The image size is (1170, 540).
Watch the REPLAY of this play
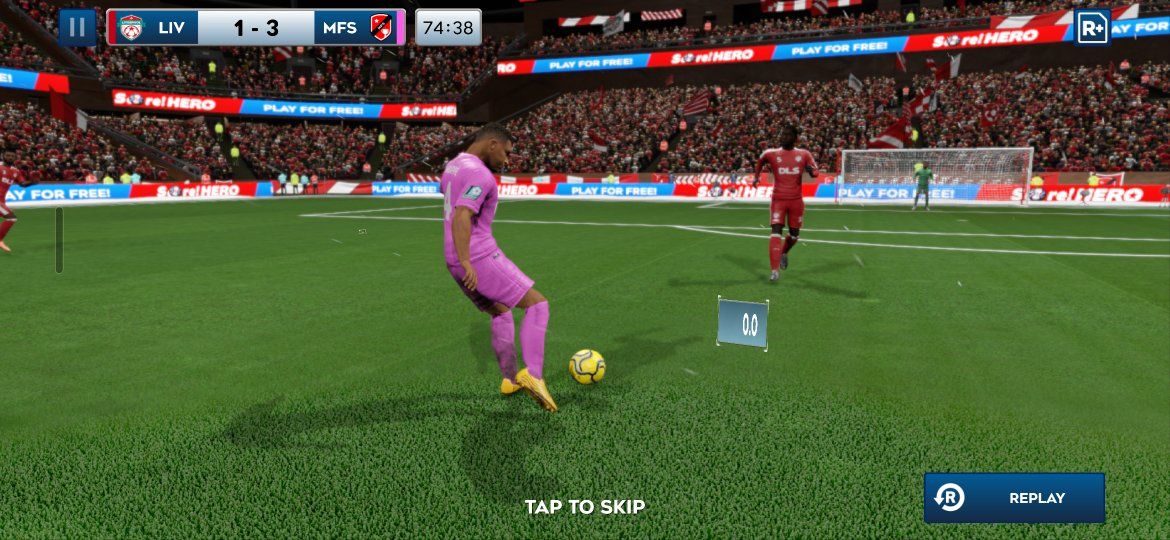(x=1014, y=498)
